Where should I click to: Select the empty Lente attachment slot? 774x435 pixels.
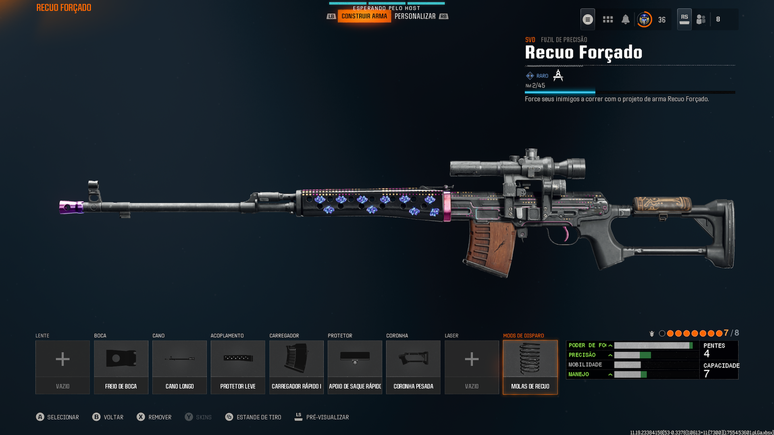tap(62, 366)
